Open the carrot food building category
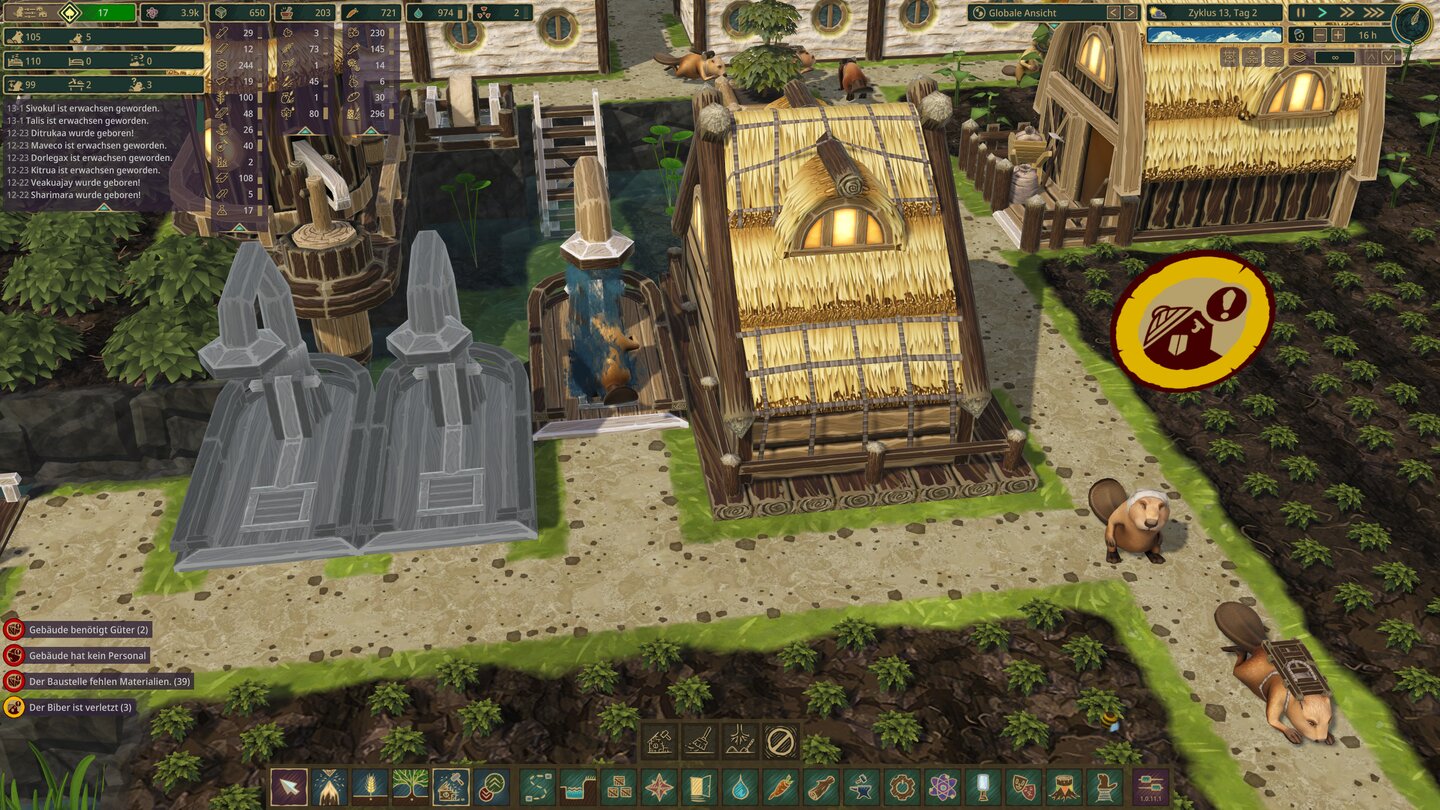This screenshot has height=810, width=1440. tap(780, 787)
